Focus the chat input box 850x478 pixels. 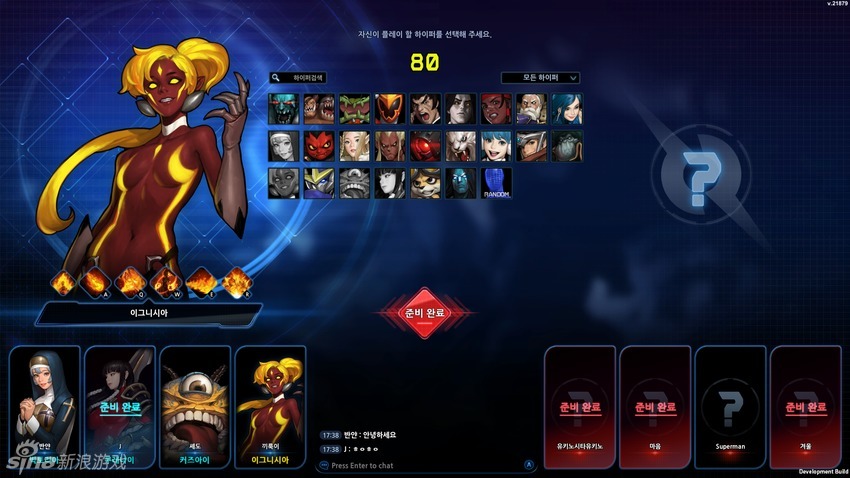point(420,465)
